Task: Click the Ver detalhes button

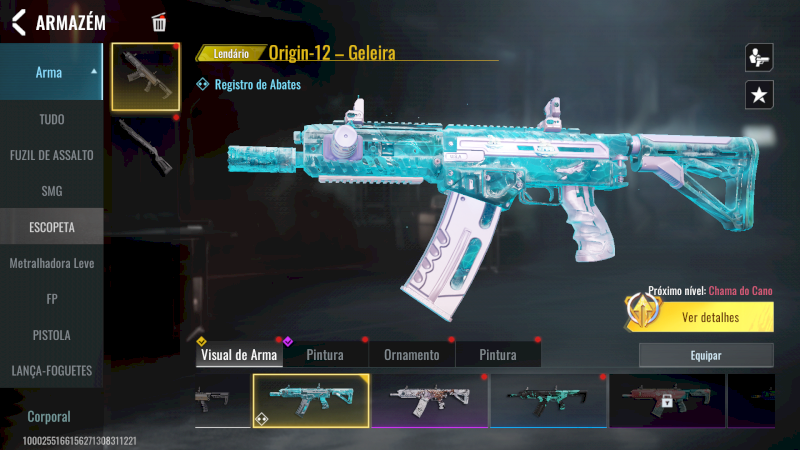Action: pyautogui.click(x=710, y=318)
